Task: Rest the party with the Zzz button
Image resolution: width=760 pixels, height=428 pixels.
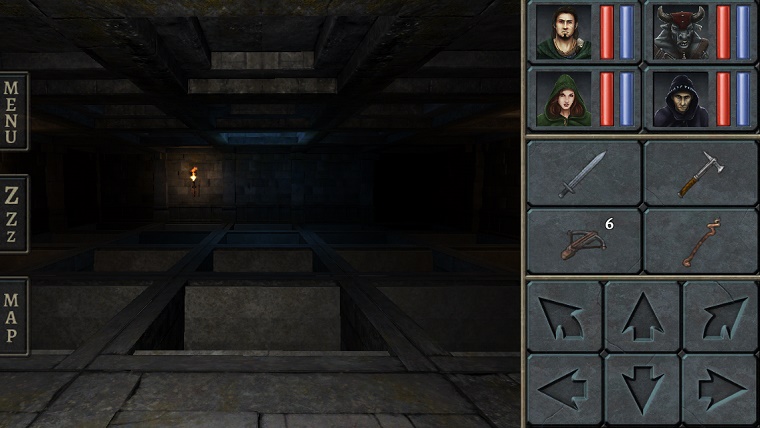Action: pyautogui.click(x=13, y=213)
